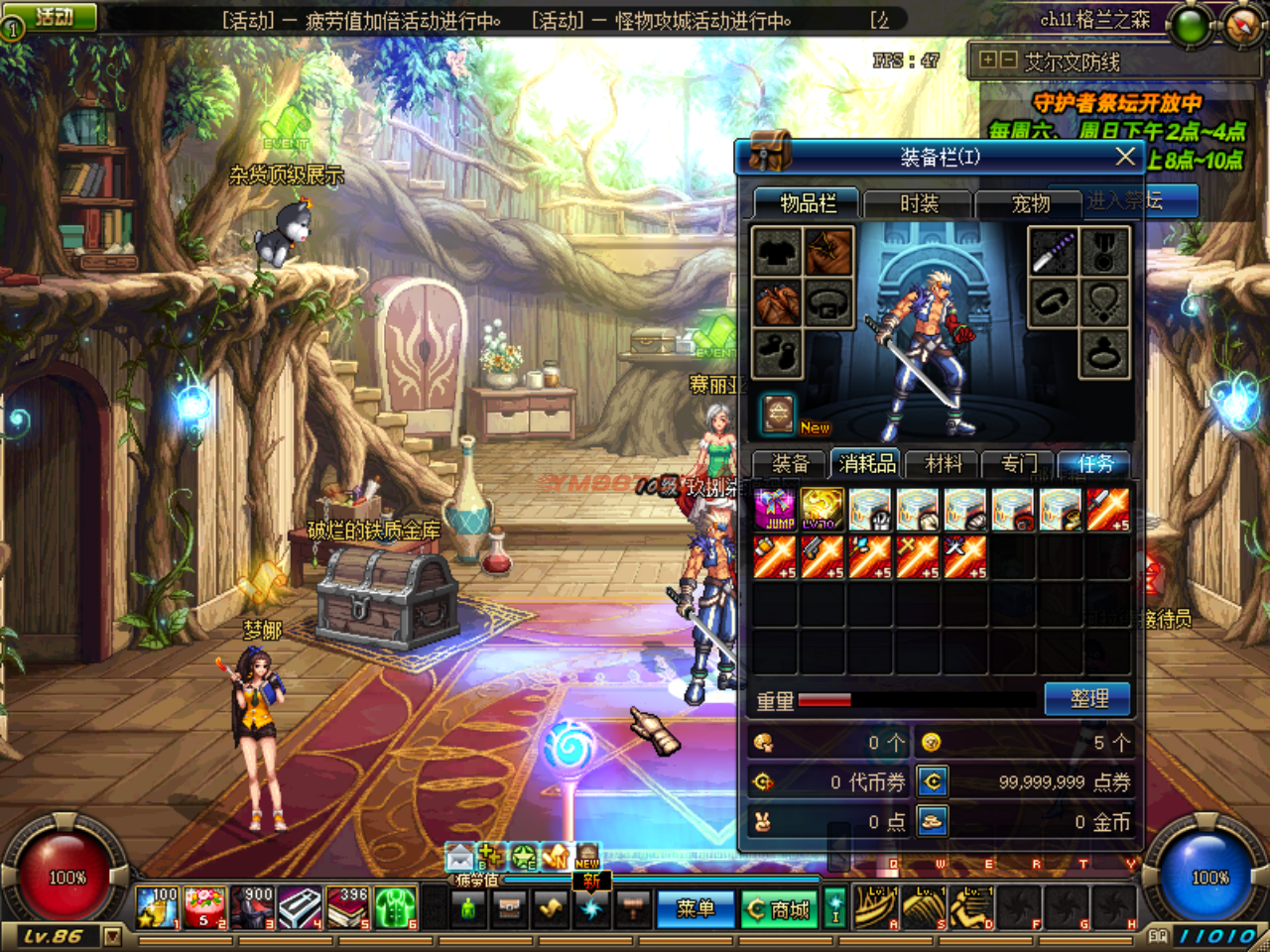Use the cake item in hotbar
The height and width of the screenshot is (952, 1270).
pos(205,907)
